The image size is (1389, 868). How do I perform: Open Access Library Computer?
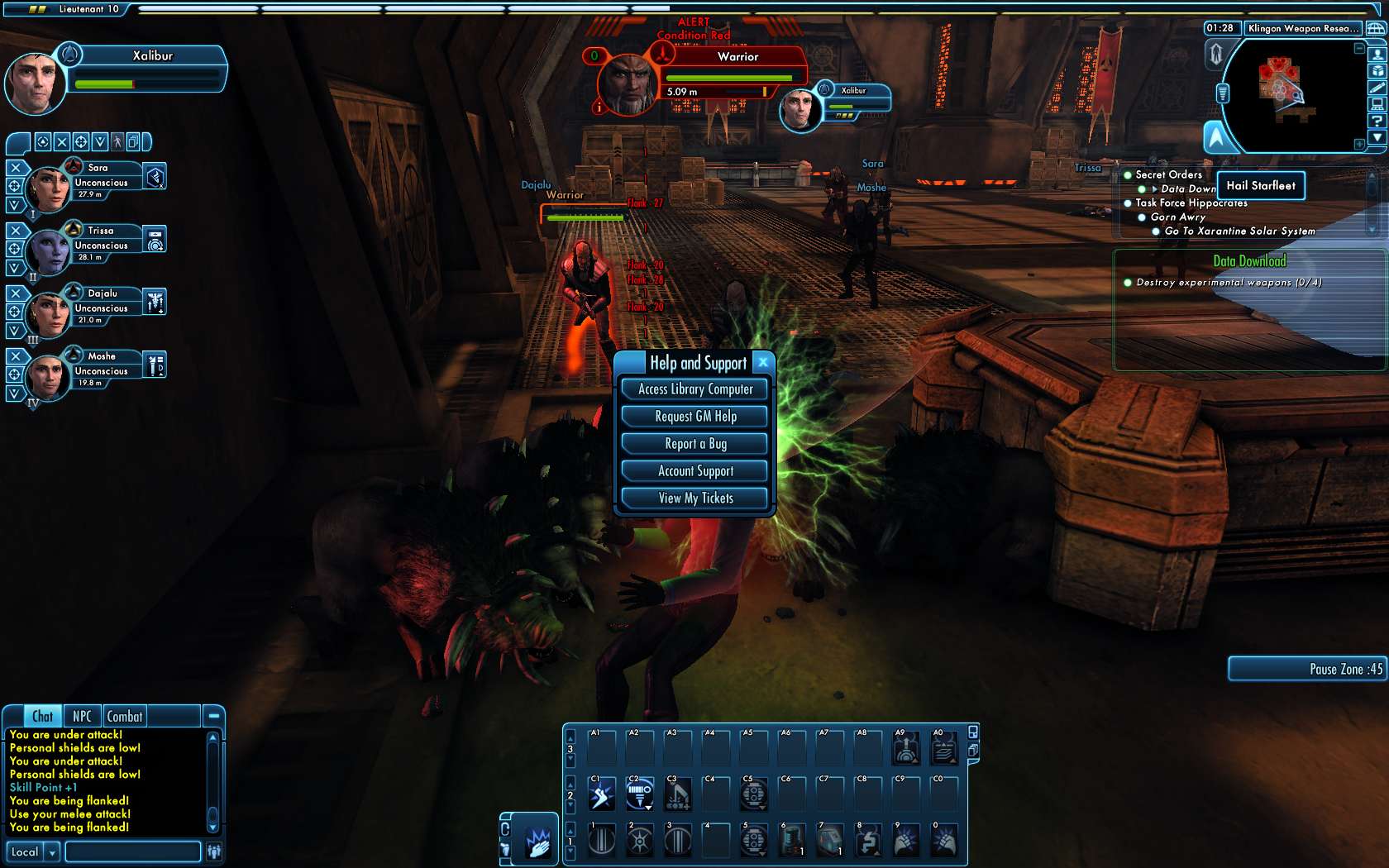coord(694,389)
